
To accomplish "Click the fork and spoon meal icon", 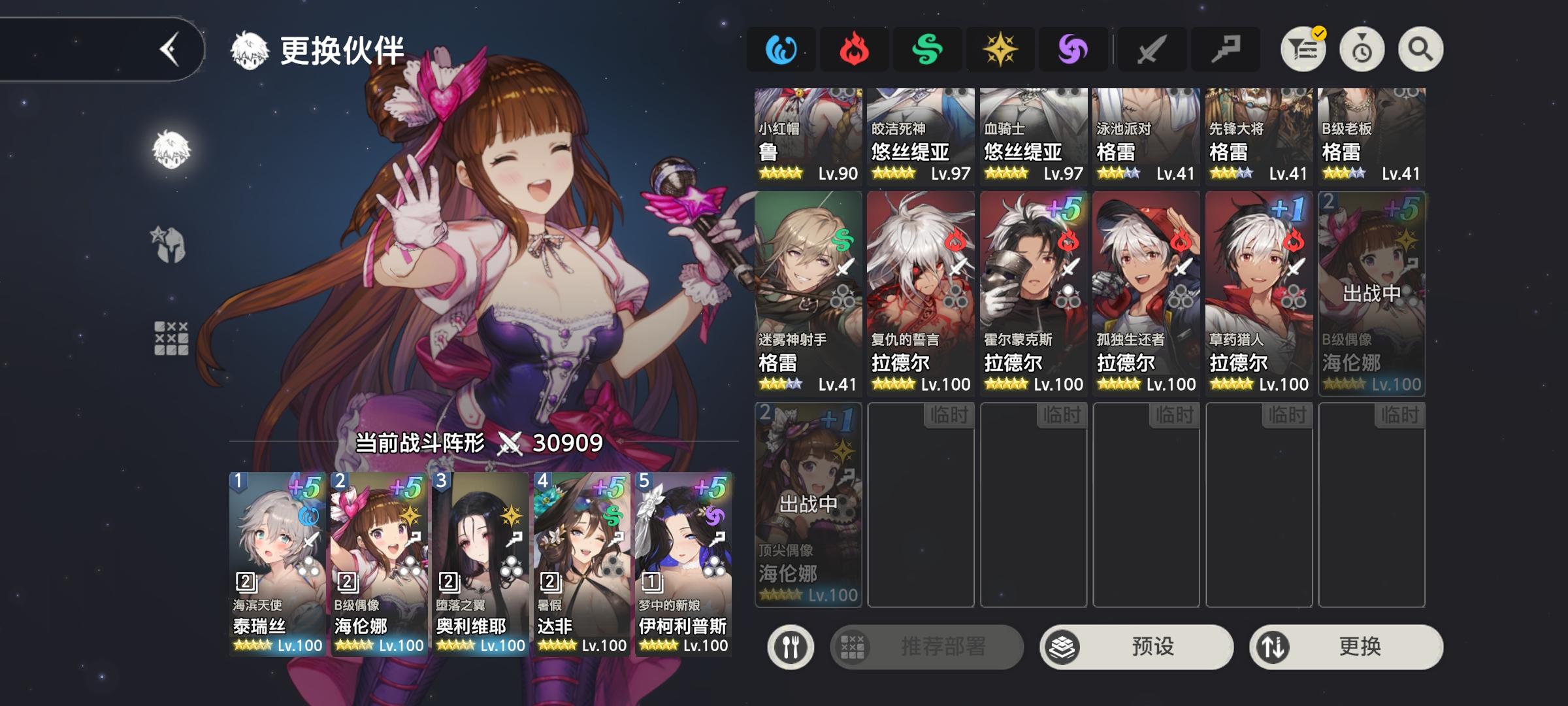I will (791, 646).
